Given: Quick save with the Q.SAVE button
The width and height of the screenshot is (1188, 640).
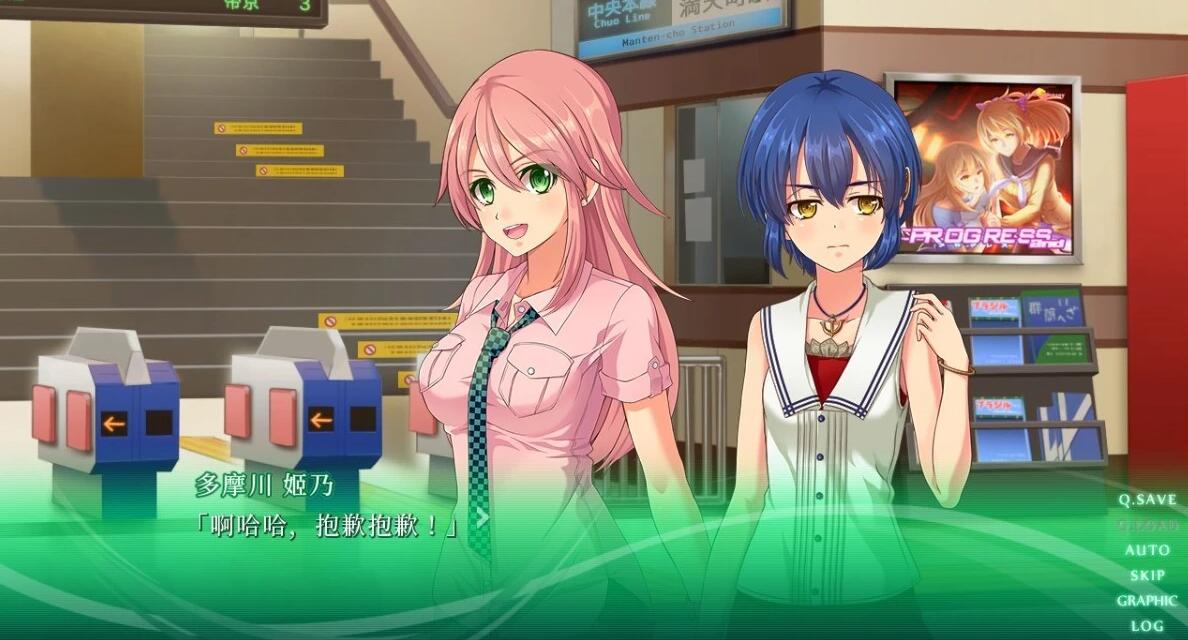Looking at the screenshot, I should click(1147, 500).
